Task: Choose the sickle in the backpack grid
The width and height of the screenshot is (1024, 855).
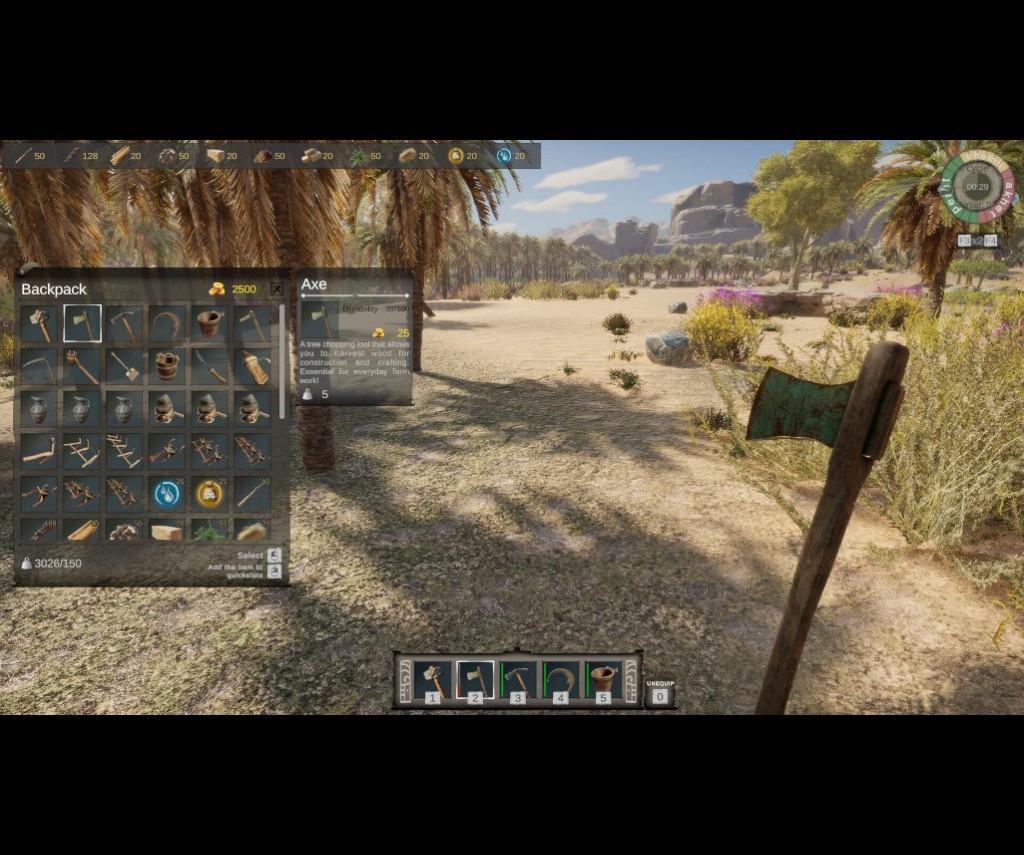Action: point(167,324)
